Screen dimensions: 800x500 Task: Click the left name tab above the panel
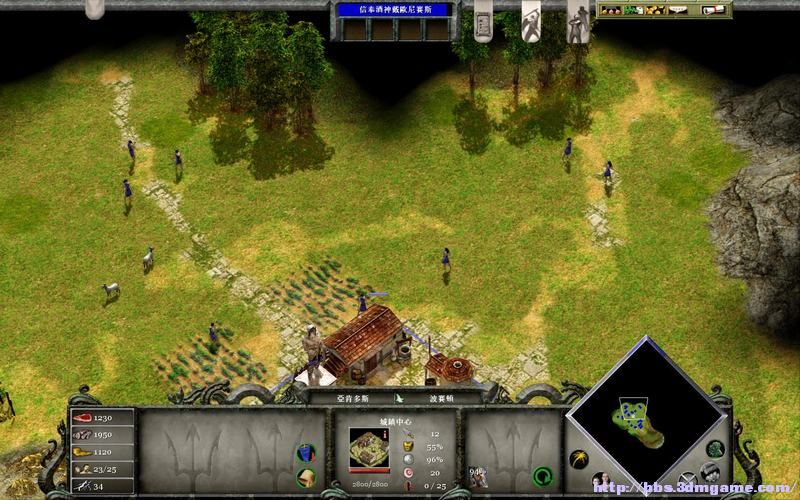pyautogui.click(x=343, y=397)
